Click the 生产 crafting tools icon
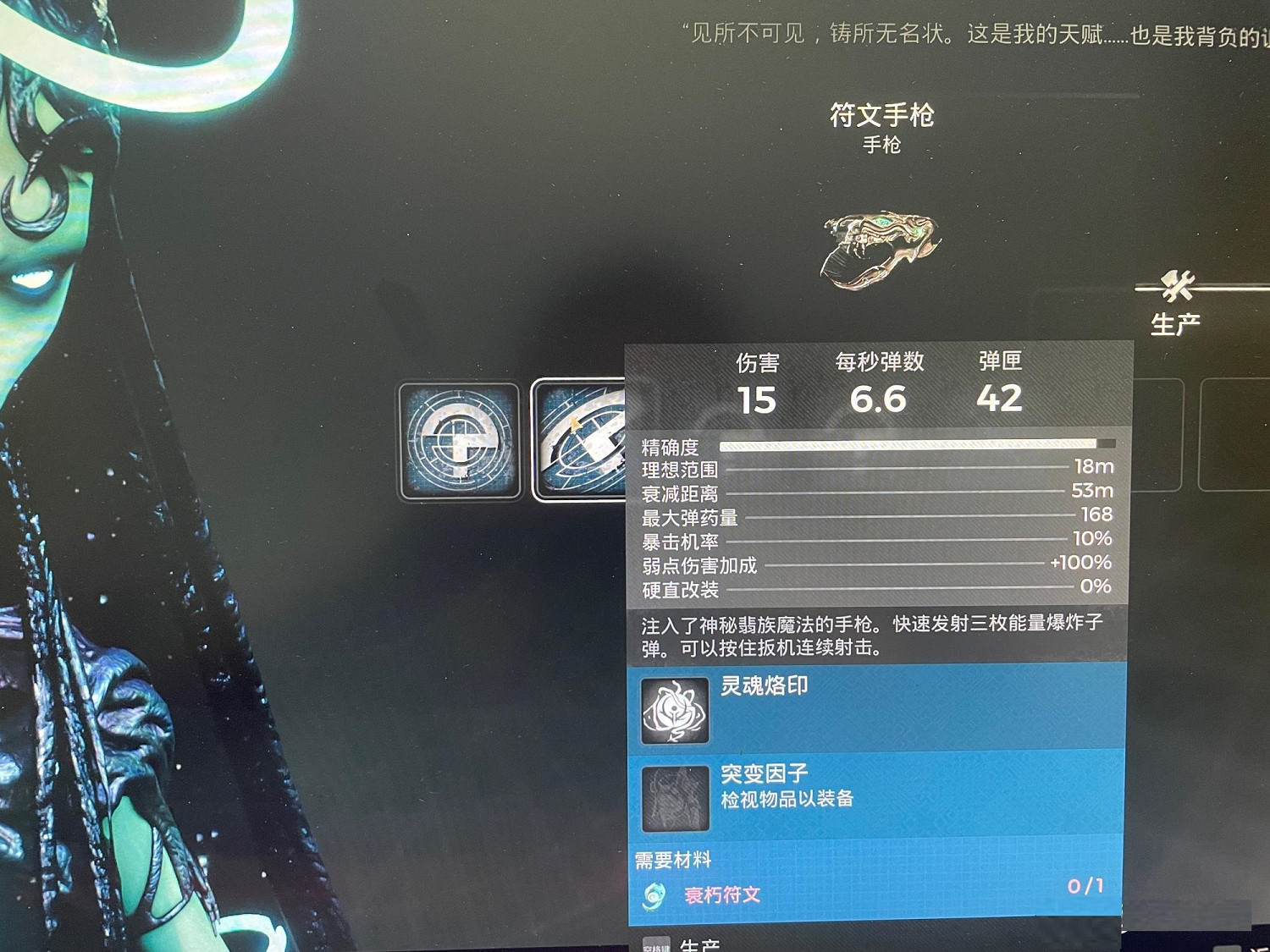This screenshot has height=952, width=1270. 1177,288
